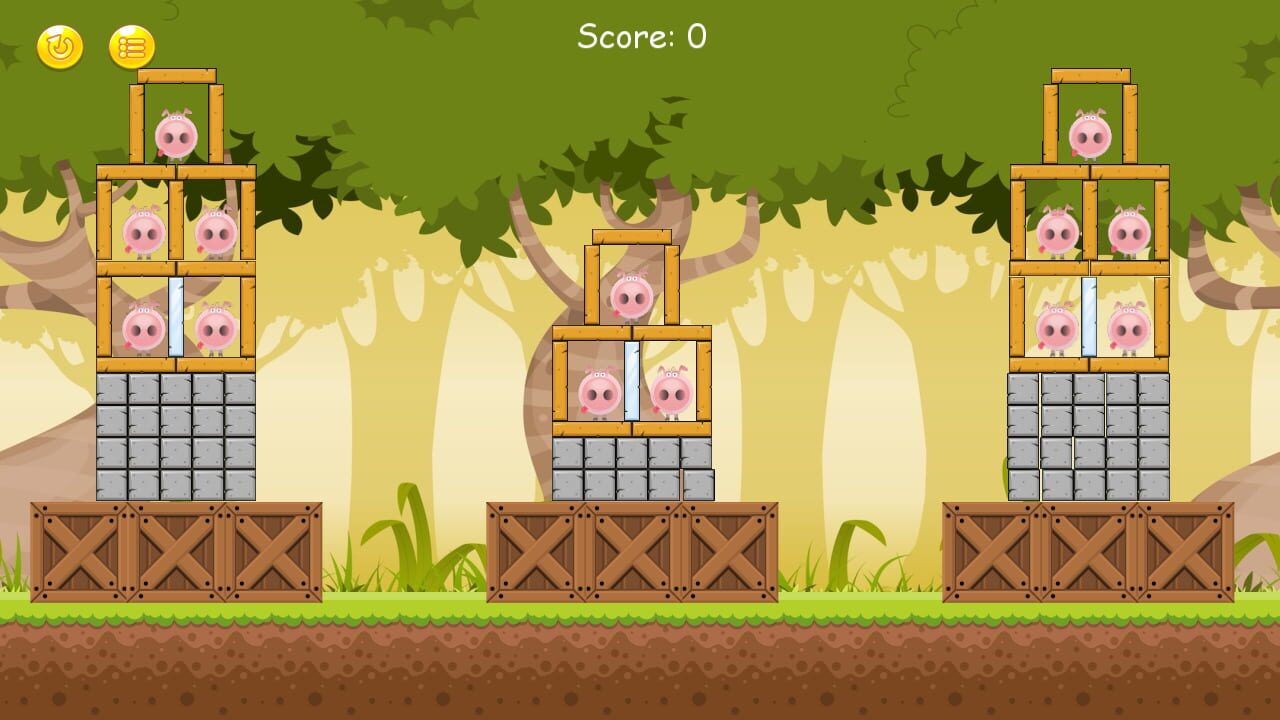Click the pig atop the right tower
Screen dimensions: 1280x720
(1090, 135)
